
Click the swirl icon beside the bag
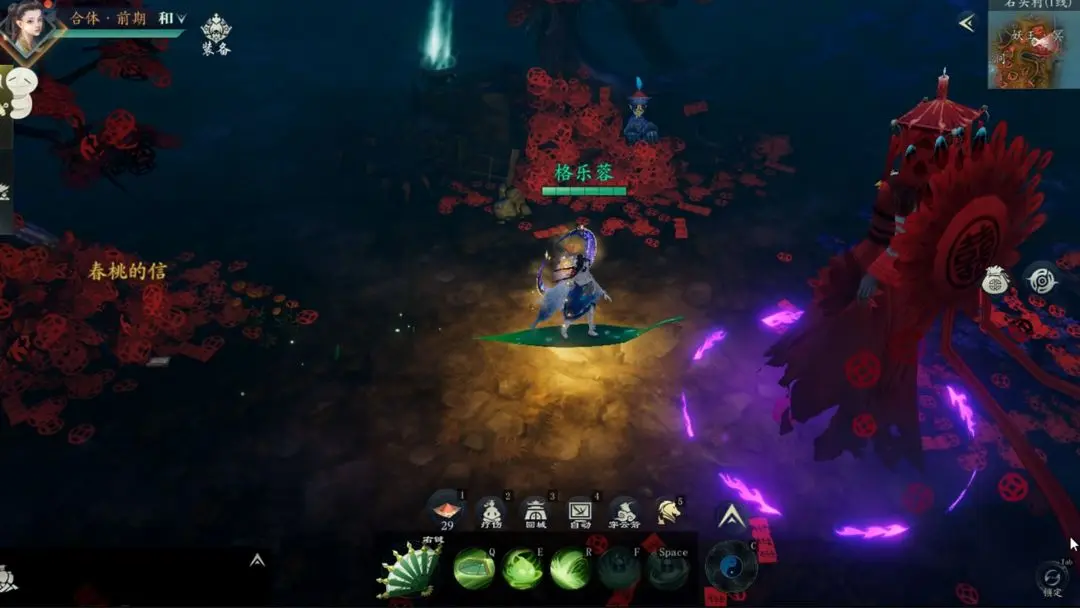pyautogui.click(x=1041, y=279)
